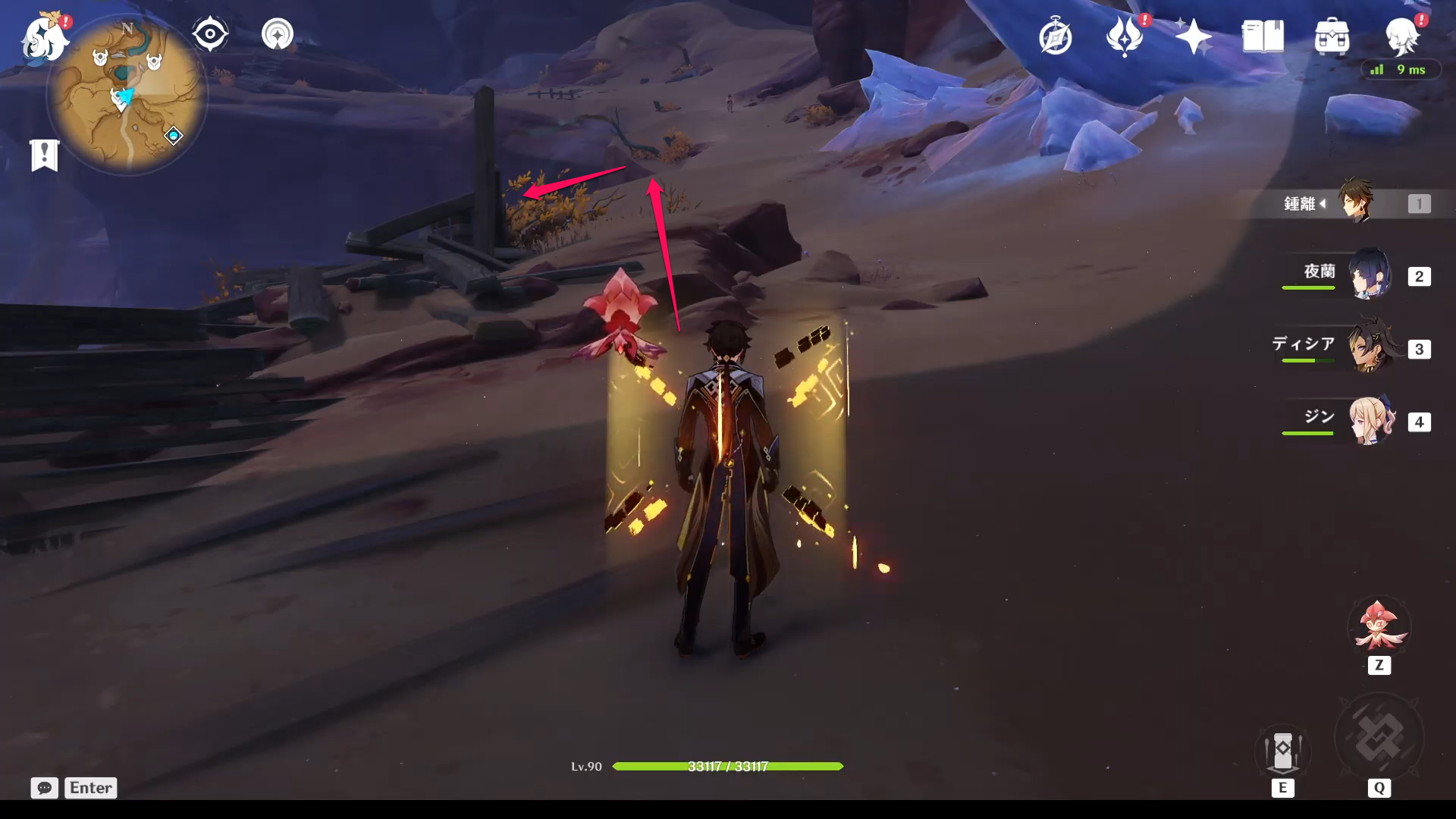Open the Paimon menu icon

[43, 38]
